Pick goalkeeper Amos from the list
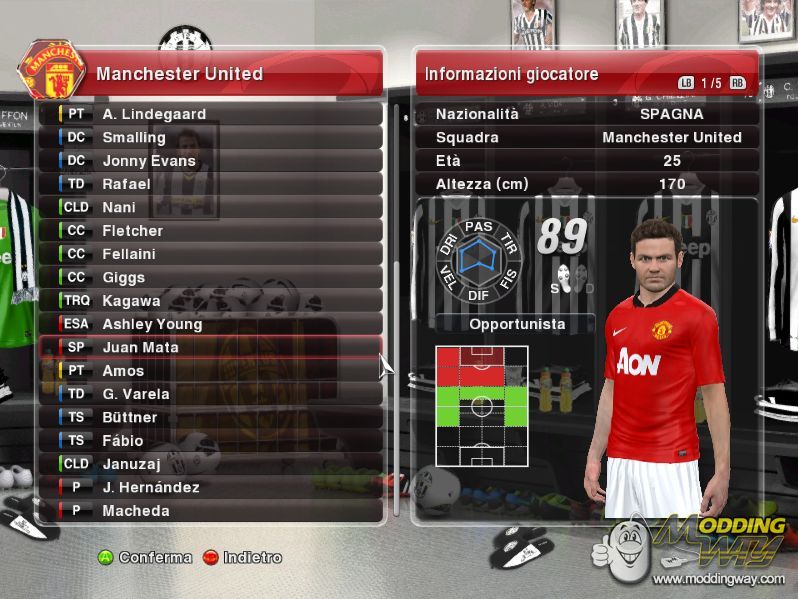798x599 pixels. [210, 371]
